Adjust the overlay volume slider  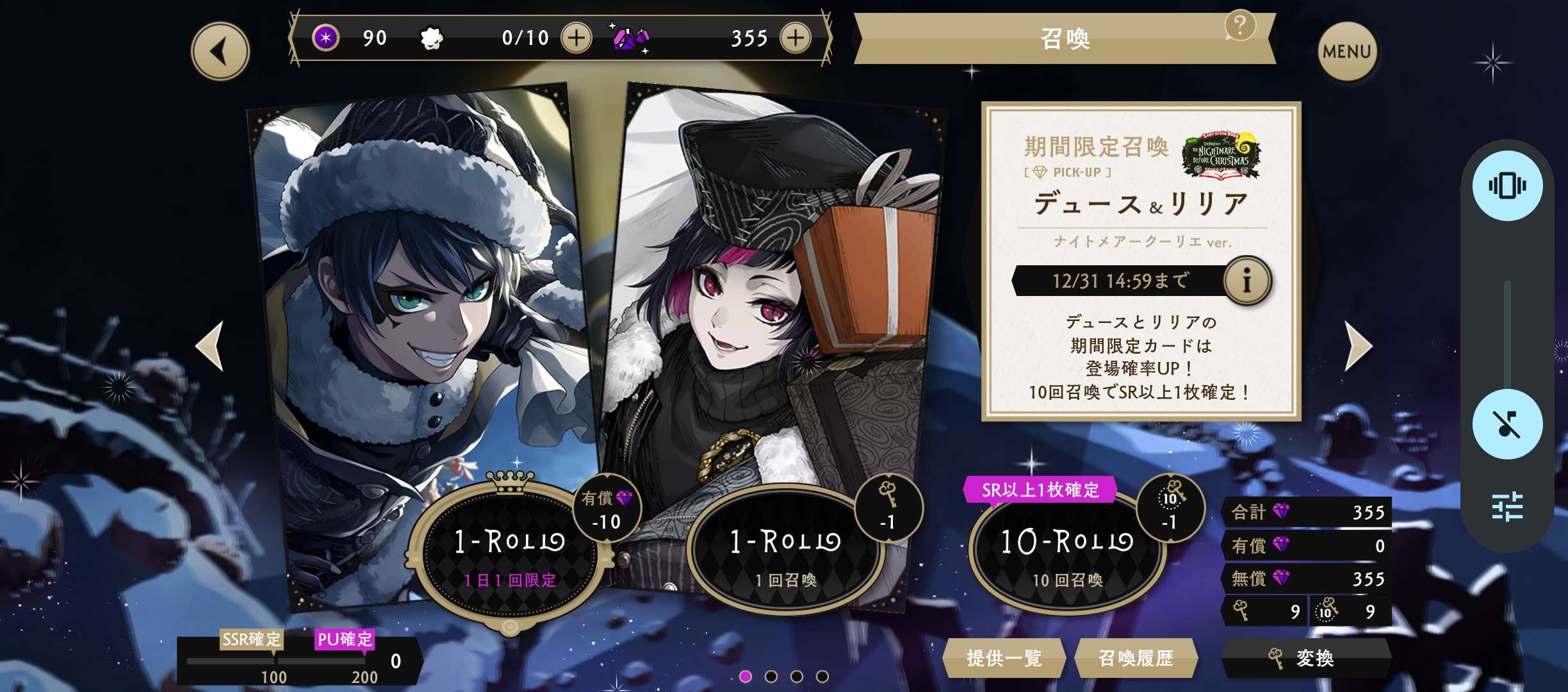click(x=1507, y=333)
